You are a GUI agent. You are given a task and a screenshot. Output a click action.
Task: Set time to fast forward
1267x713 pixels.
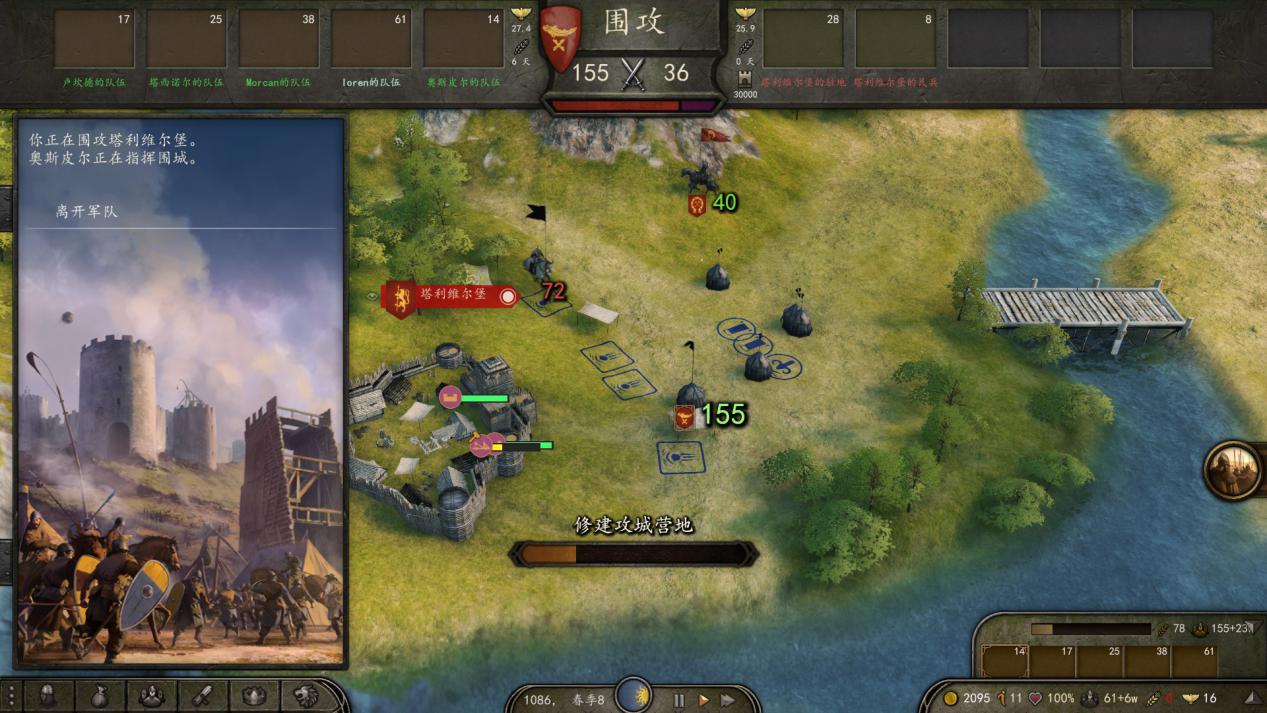point(728,700)
